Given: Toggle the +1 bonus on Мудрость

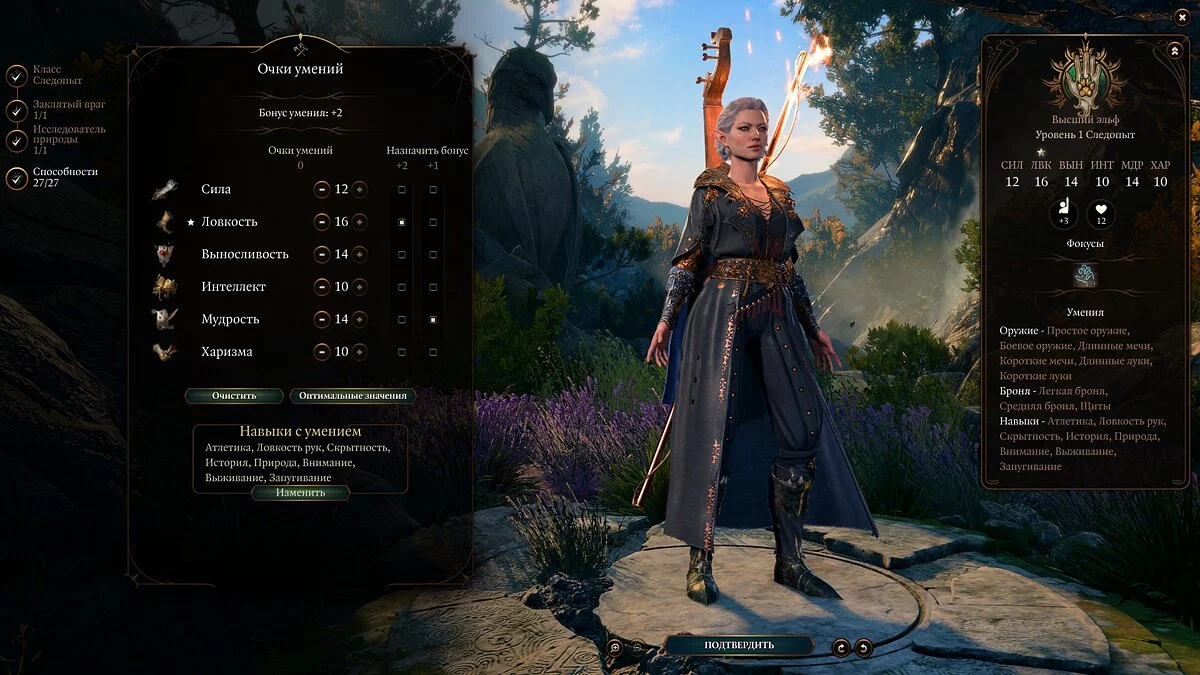Looking at the screenshot, I should 433,320.
